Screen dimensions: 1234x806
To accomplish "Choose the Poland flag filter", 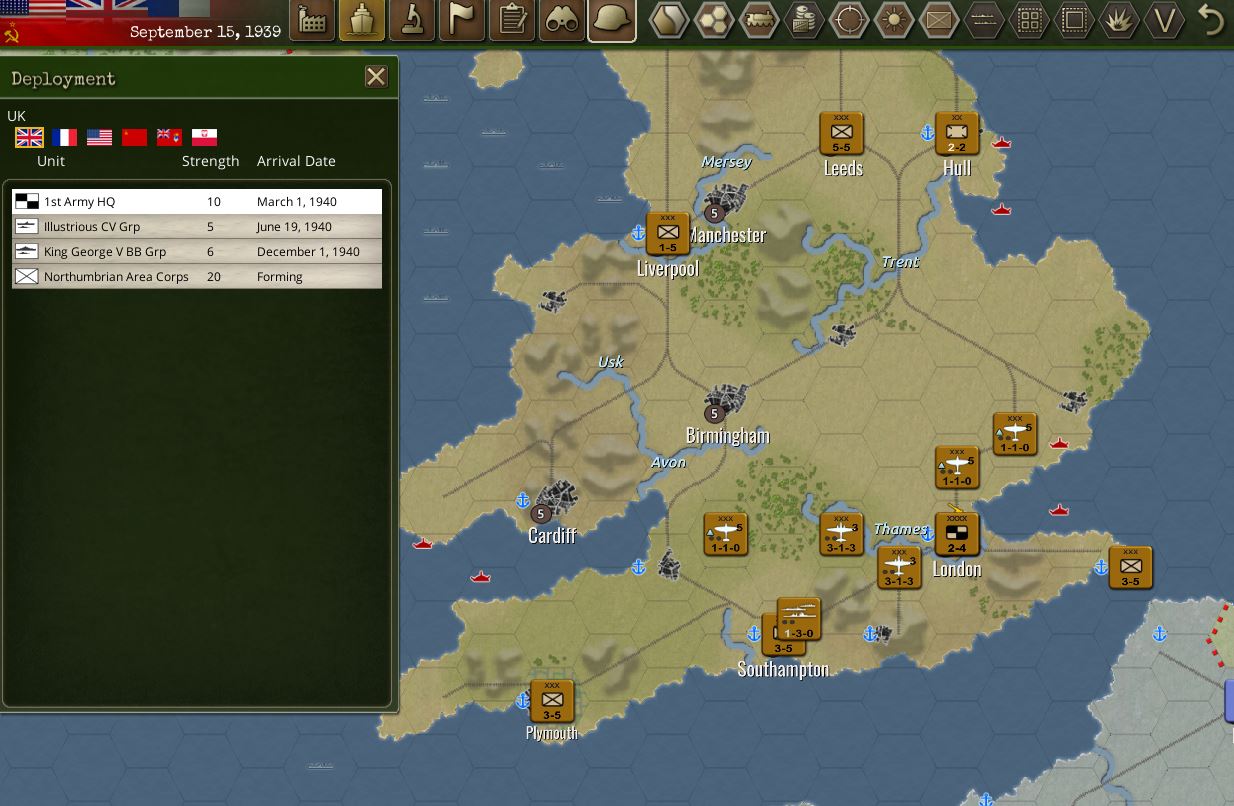I will (204, 137).
